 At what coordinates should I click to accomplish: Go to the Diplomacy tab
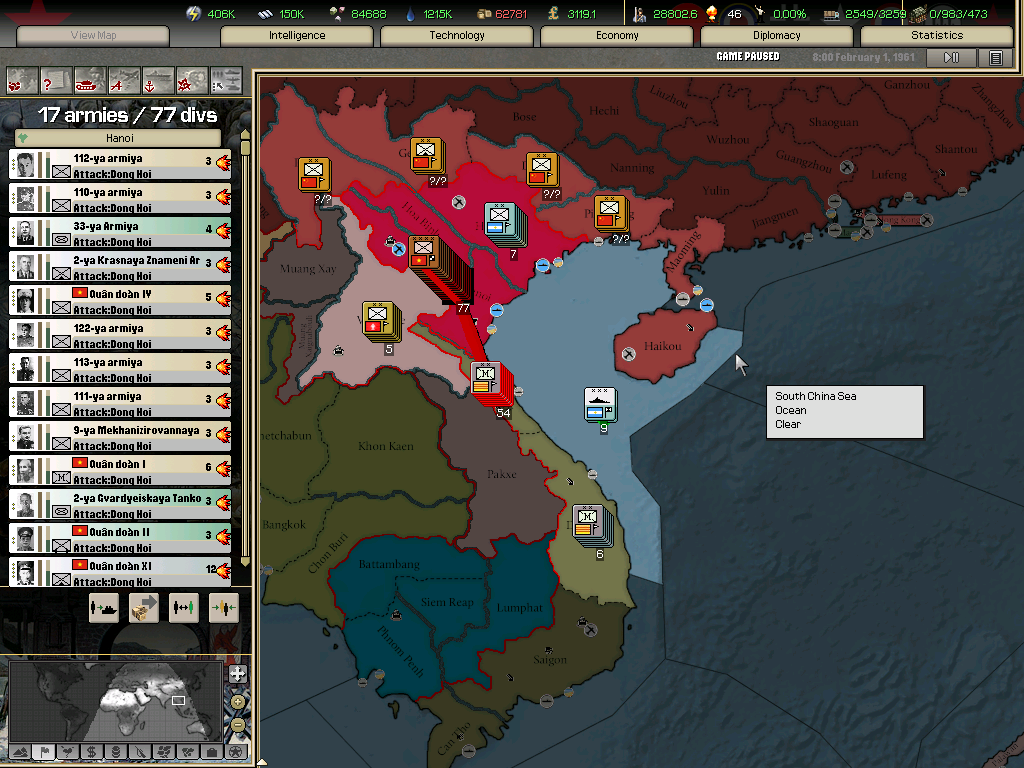coord(777,36)
